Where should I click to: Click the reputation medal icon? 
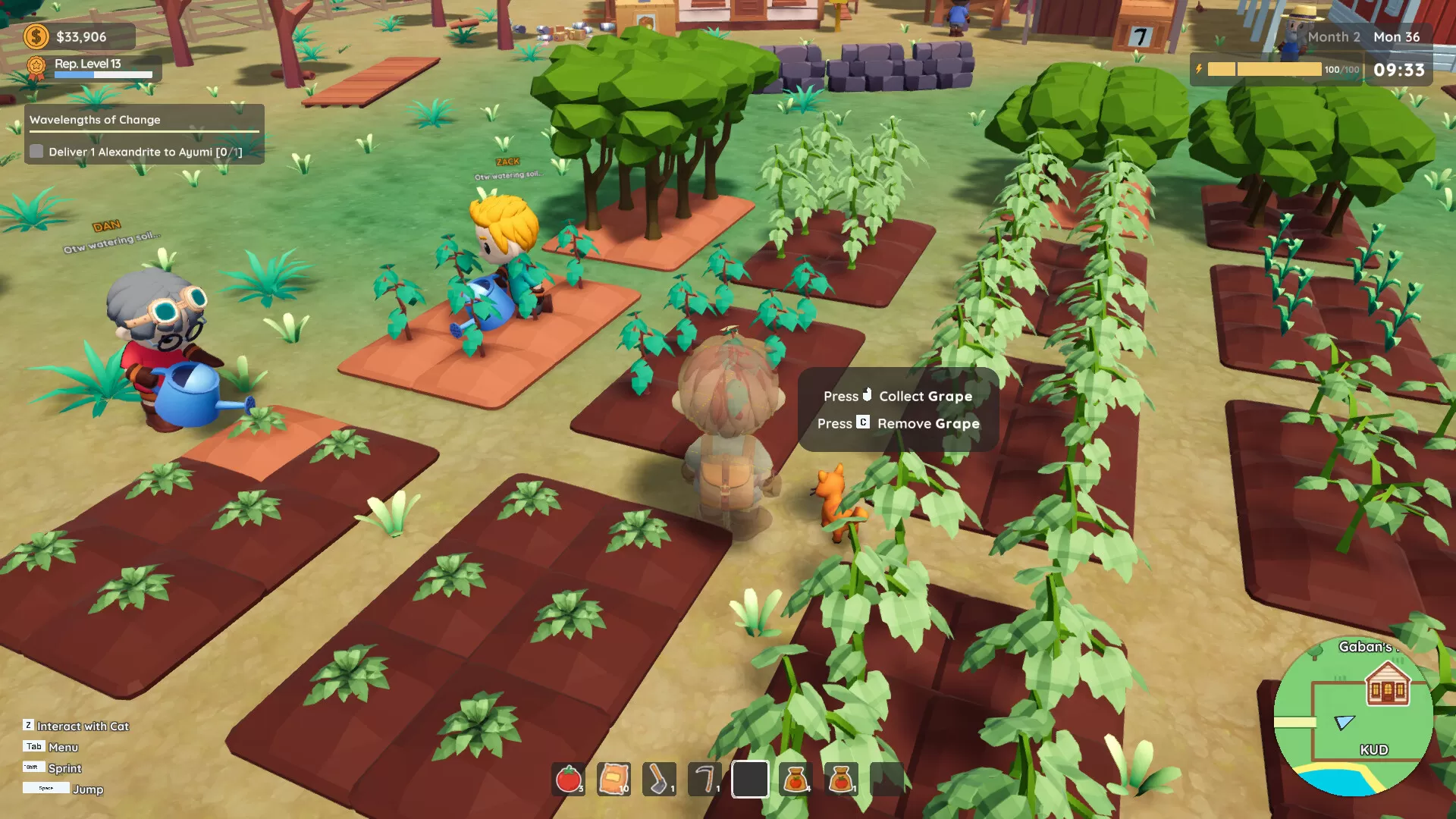point(34,66)
